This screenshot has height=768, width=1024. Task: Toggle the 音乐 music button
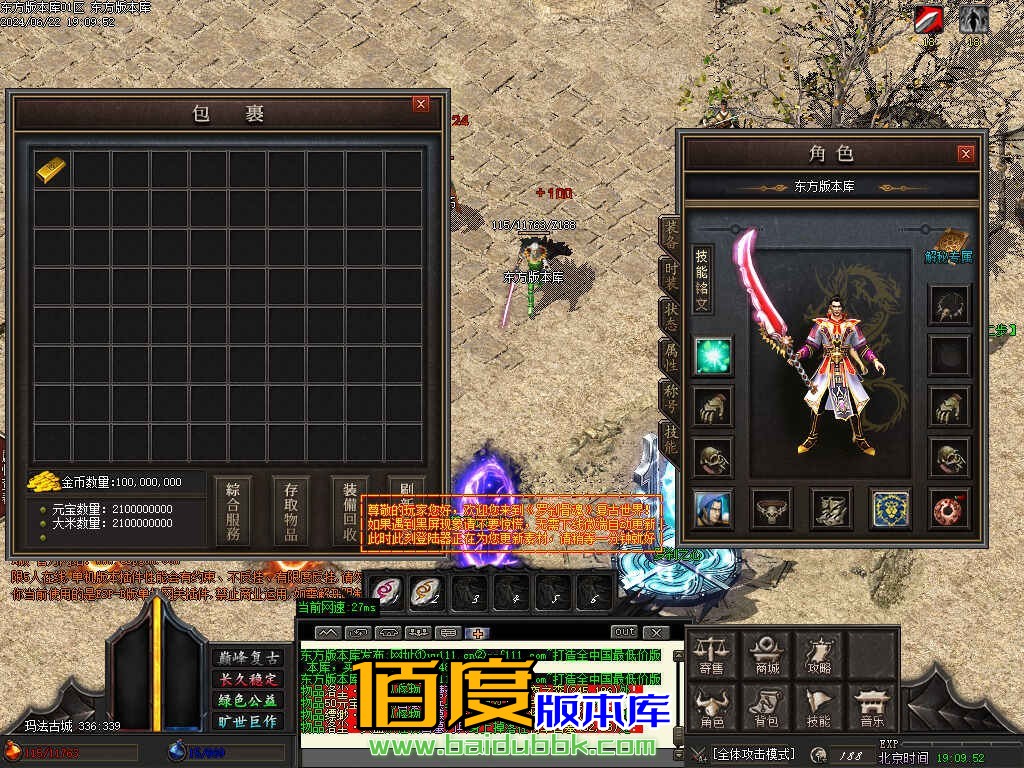[871, 708]
